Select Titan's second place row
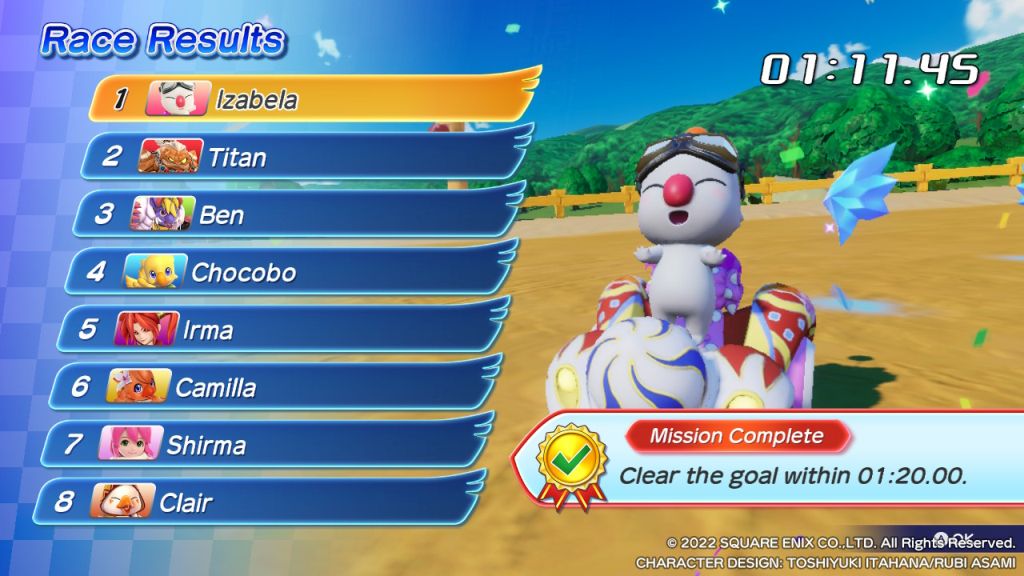The image size is (1024, 576). [x=300, y=156]
